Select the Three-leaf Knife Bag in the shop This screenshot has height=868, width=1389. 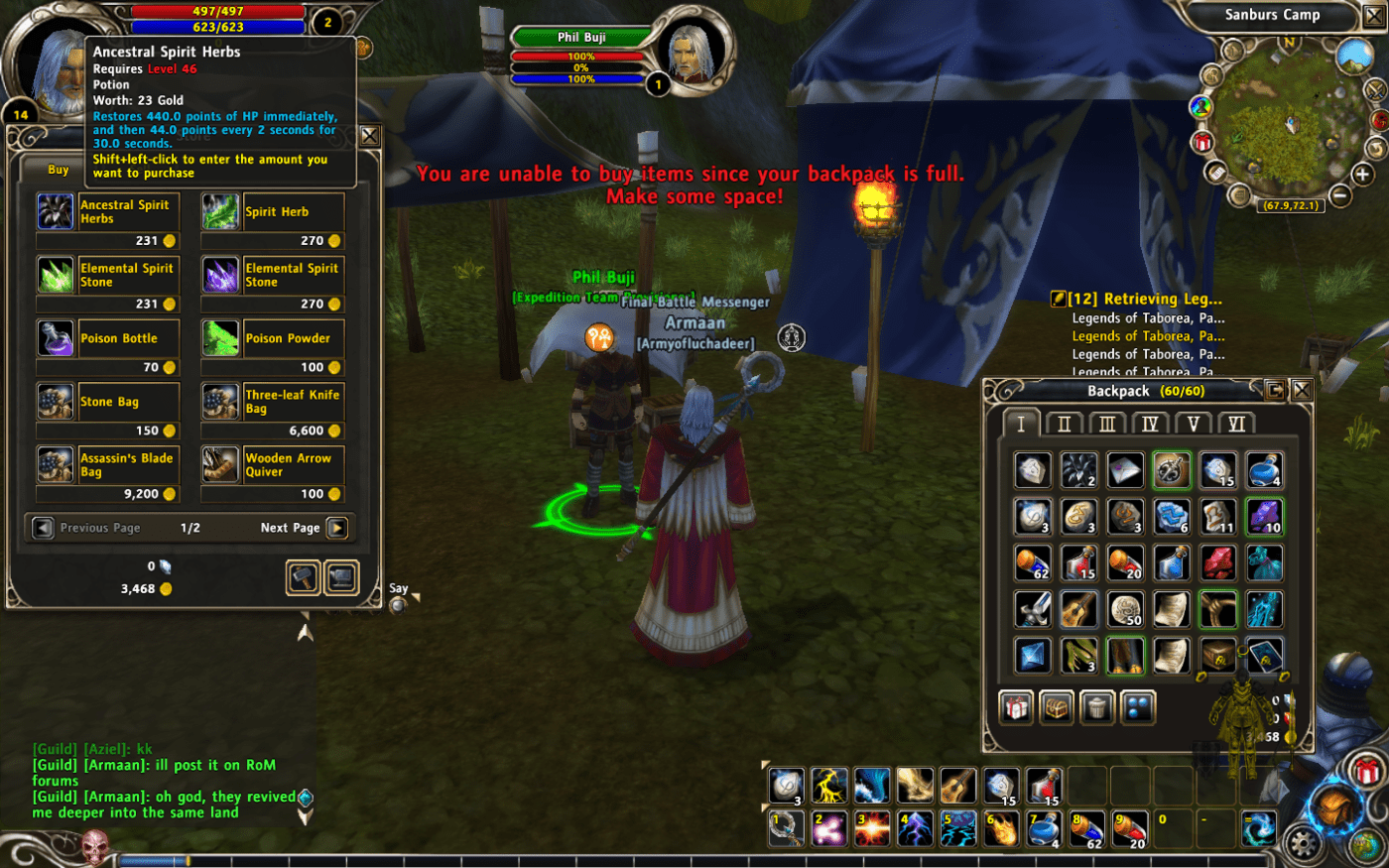(x=220, y=402)
